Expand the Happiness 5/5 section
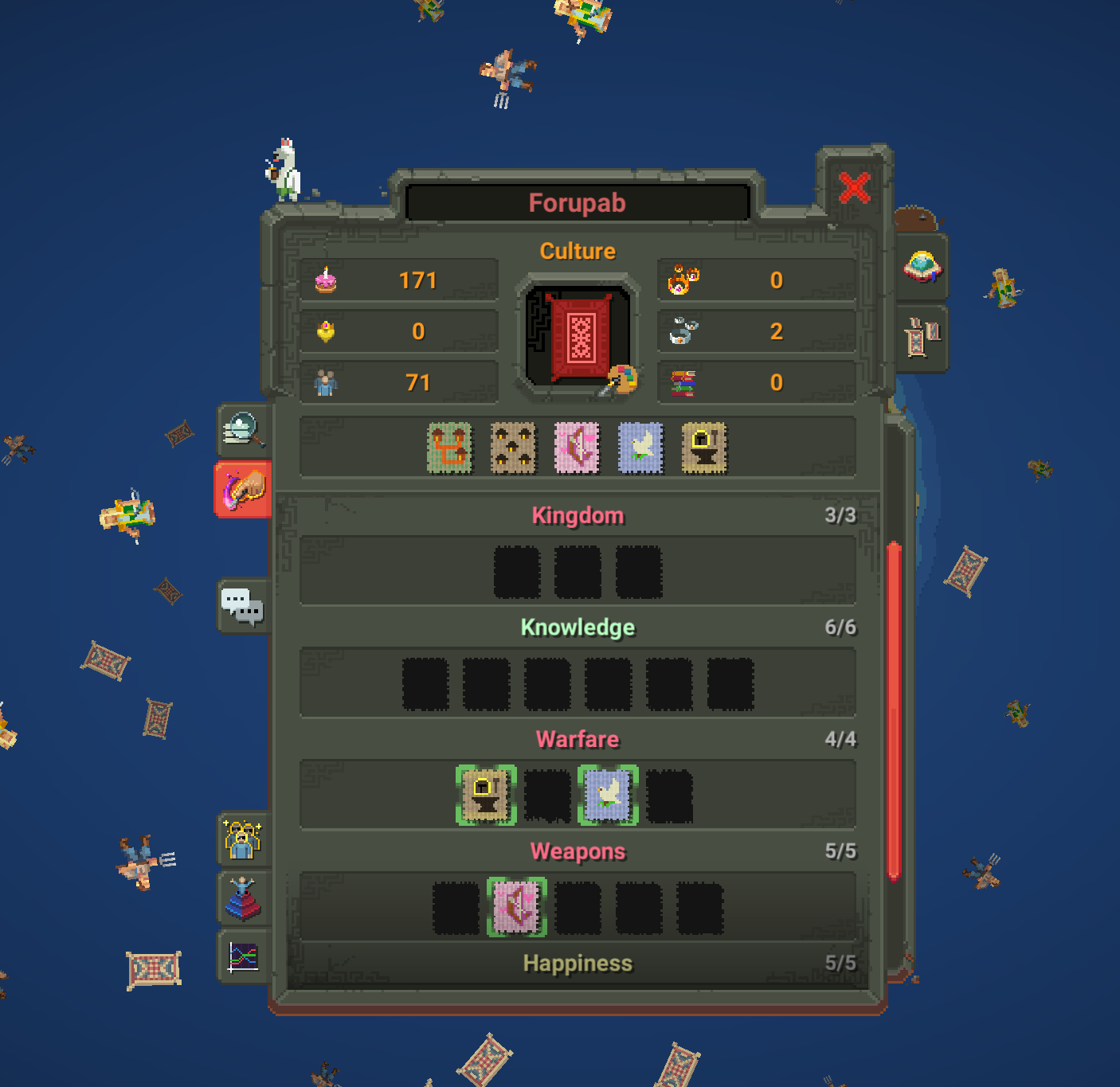Viewport: 1120px width, 1087px height. 577,963
